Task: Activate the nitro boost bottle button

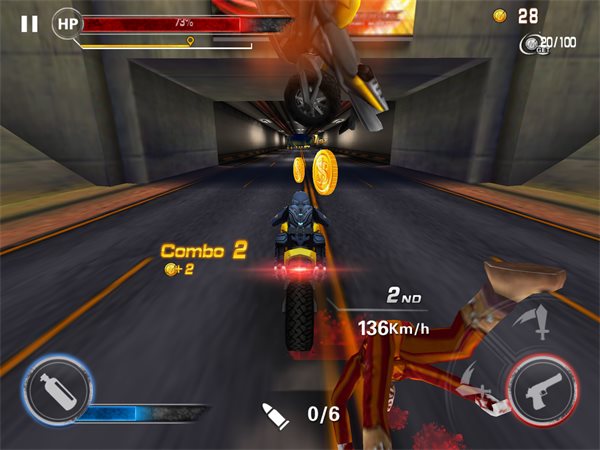Action: [57, 389]
